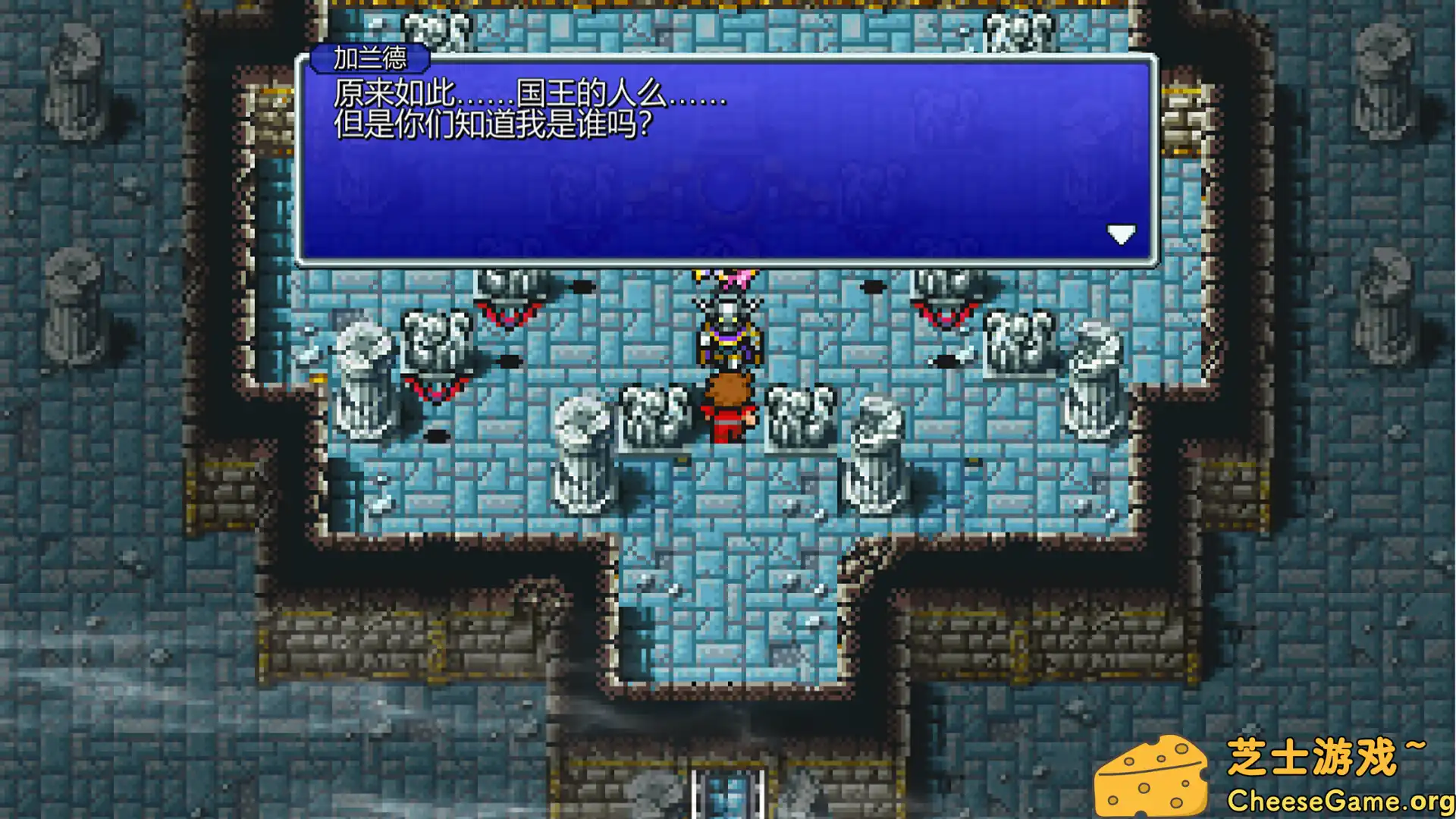The image size is (1456, 819).
Task: Select the fallen pillar near the bottom left
Action: [580, 455]
